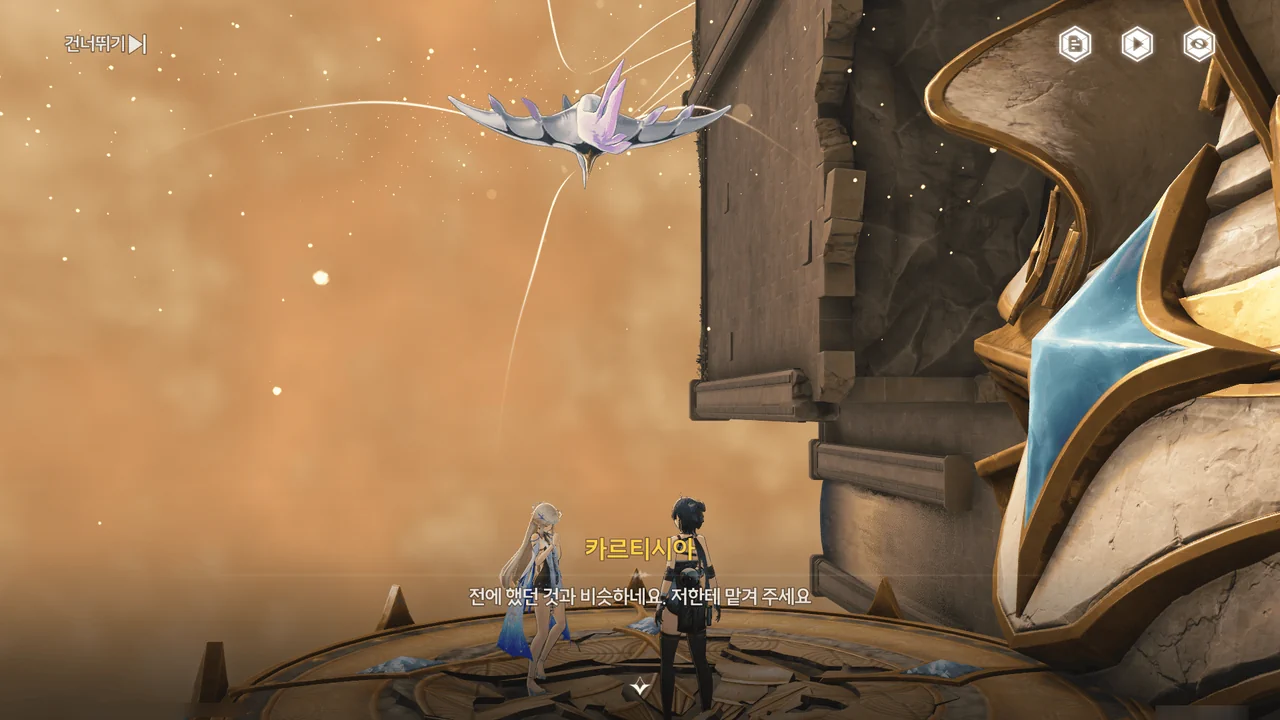Viewport: 1280px width, 720px height.
Task: Advance dialogue with the diamond arrow indicator
Action: 640,686
